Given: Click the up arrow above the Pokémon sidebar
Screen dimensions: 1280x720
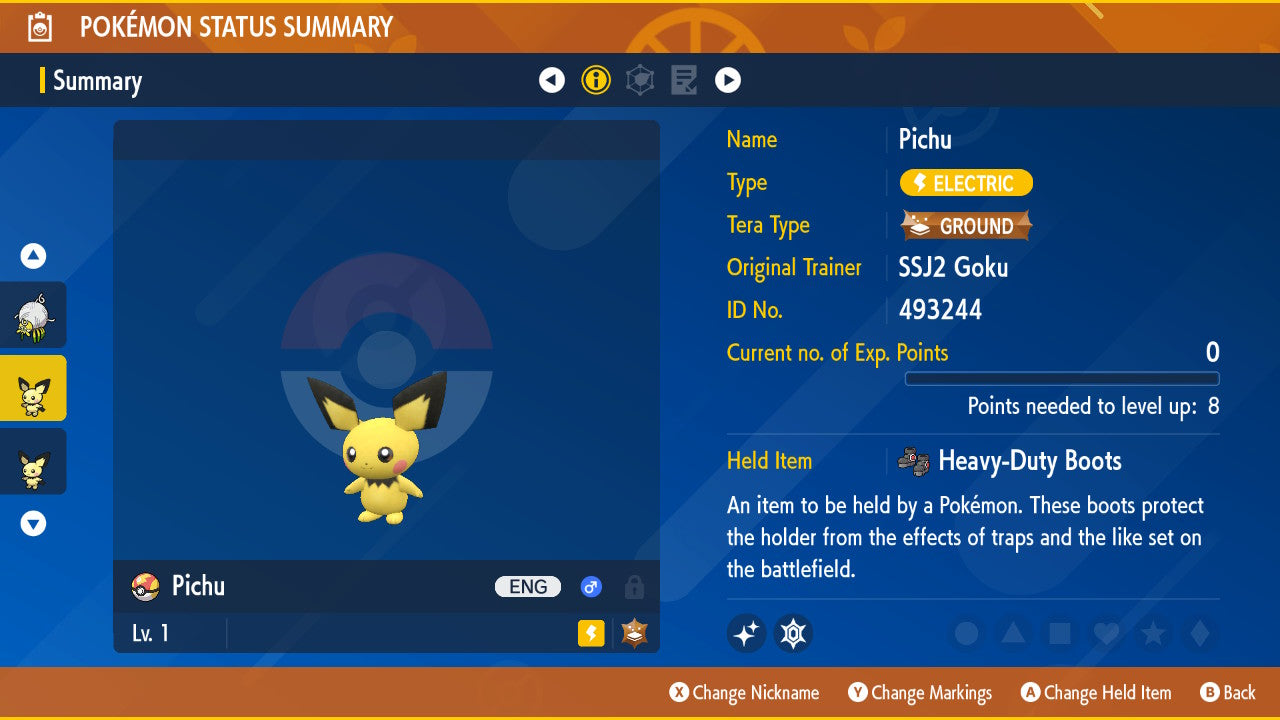Looking at the screenshot, I should (x=32, y=256).
